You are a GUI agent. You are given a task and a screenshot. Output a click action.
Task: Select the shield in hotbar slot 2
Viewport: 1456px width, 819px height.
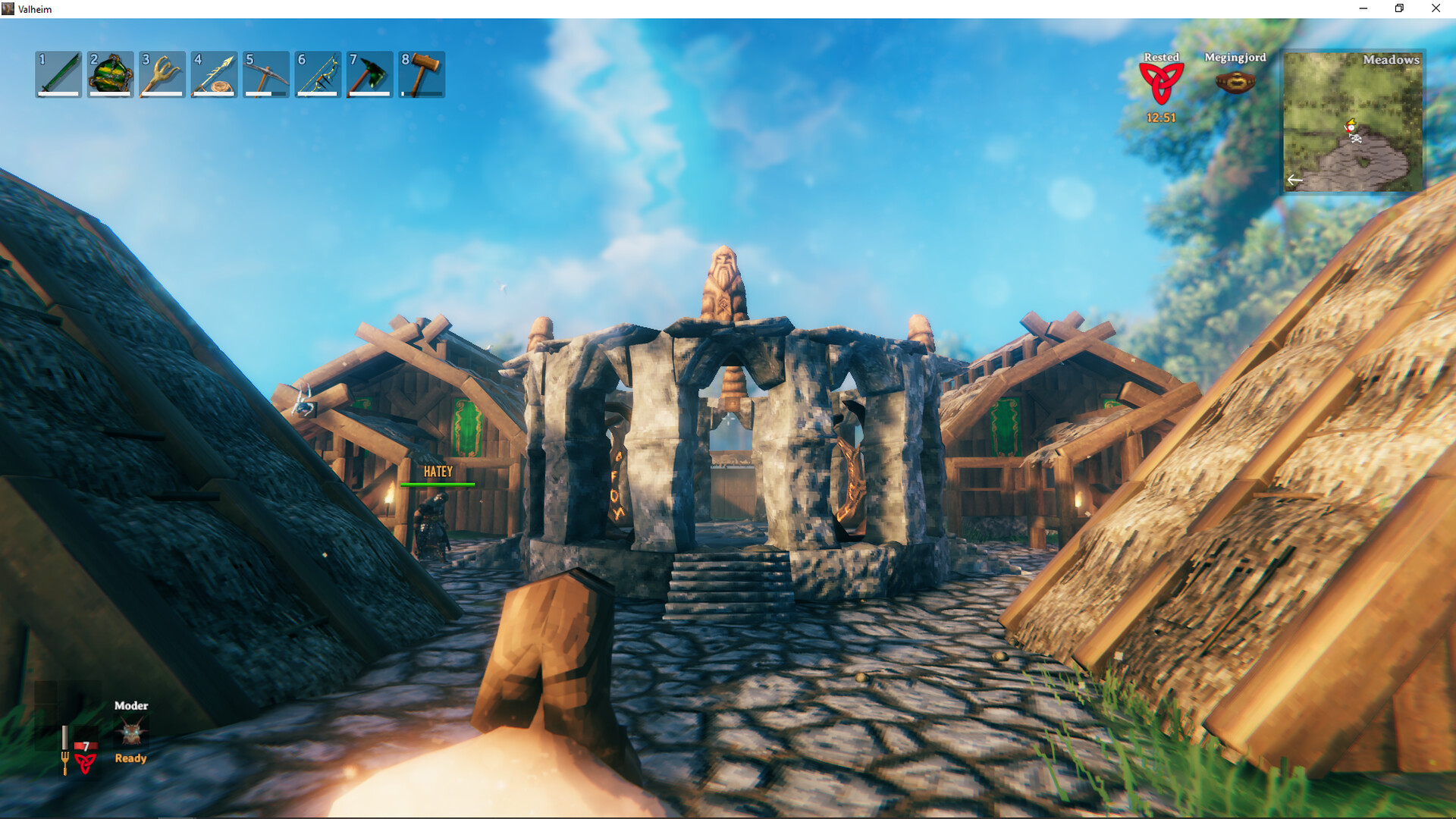(x=110, y=74)
